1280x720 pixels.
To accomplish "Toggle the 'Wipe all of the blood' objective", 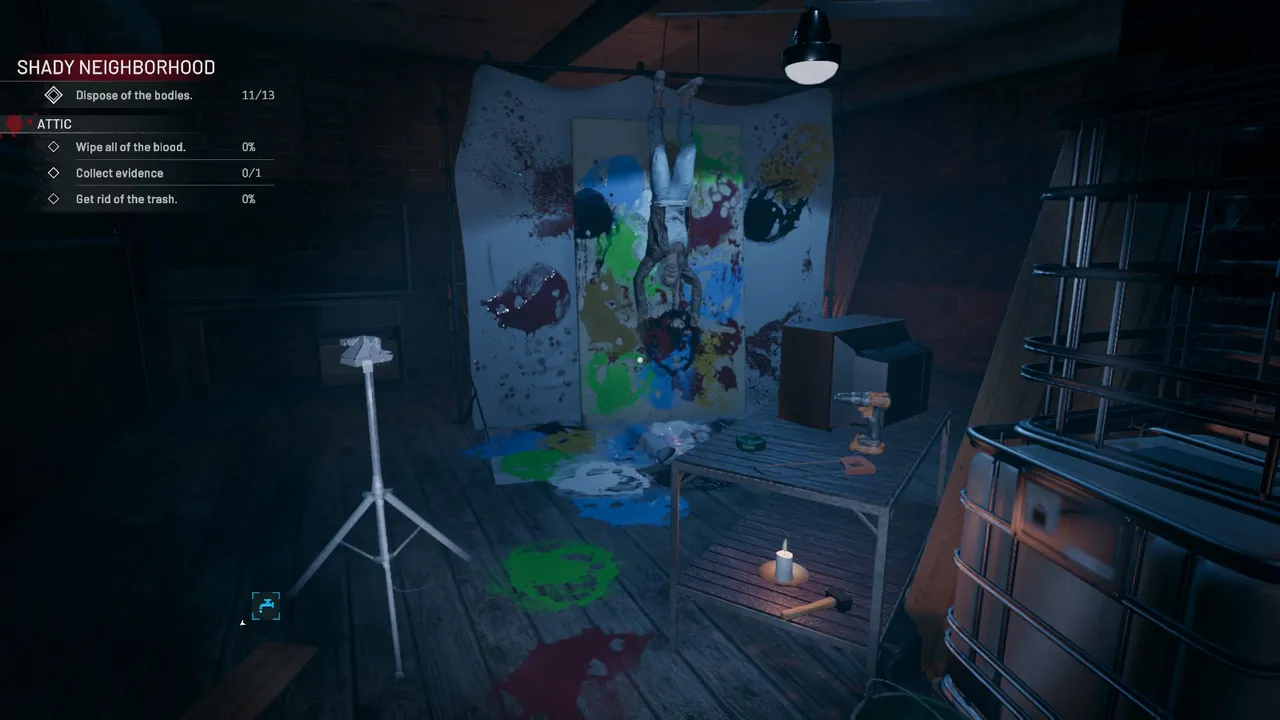I will point(131,146).
